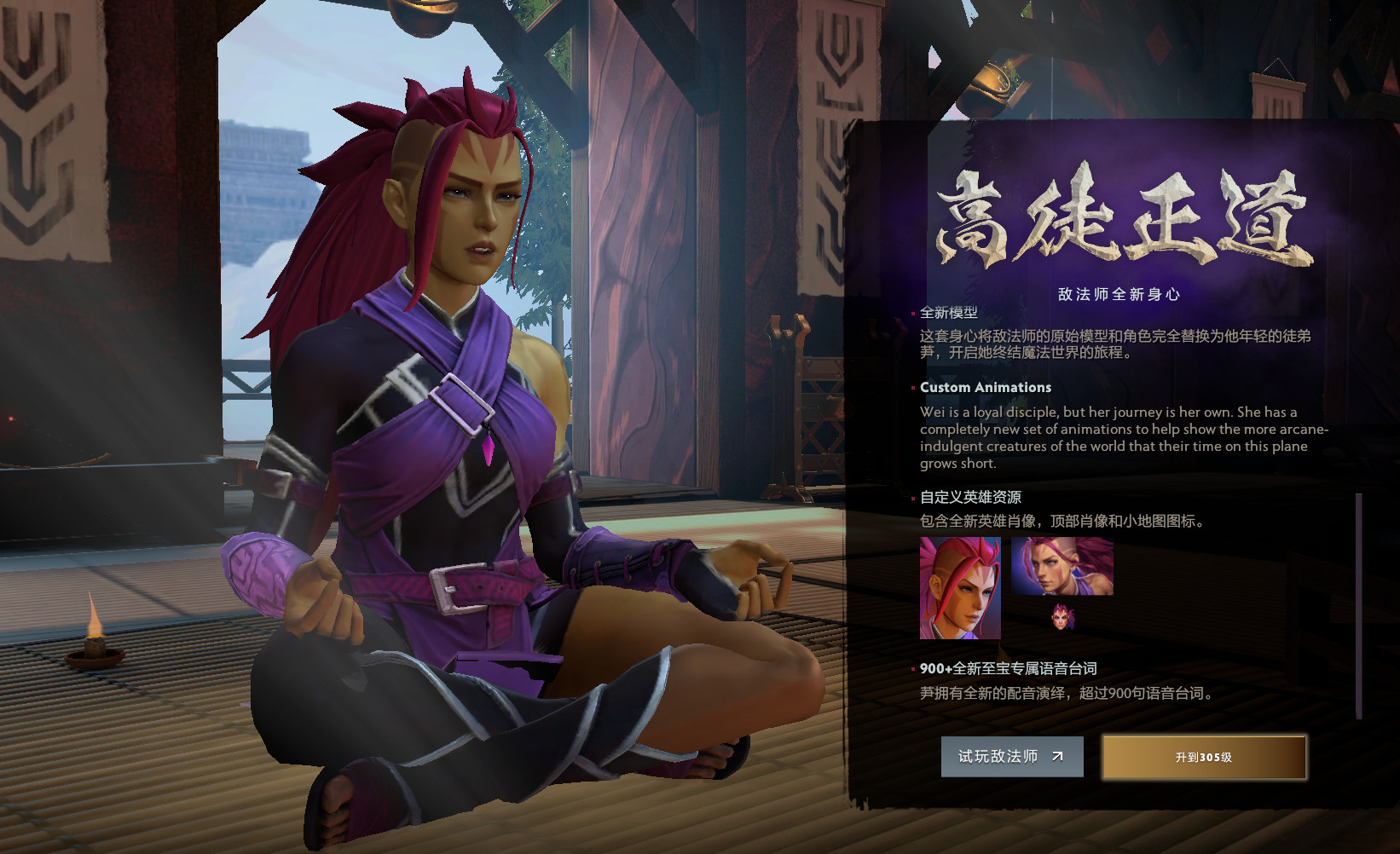Click the top bar portrait preview of Wei
1400x854 pixels.
1062,567
